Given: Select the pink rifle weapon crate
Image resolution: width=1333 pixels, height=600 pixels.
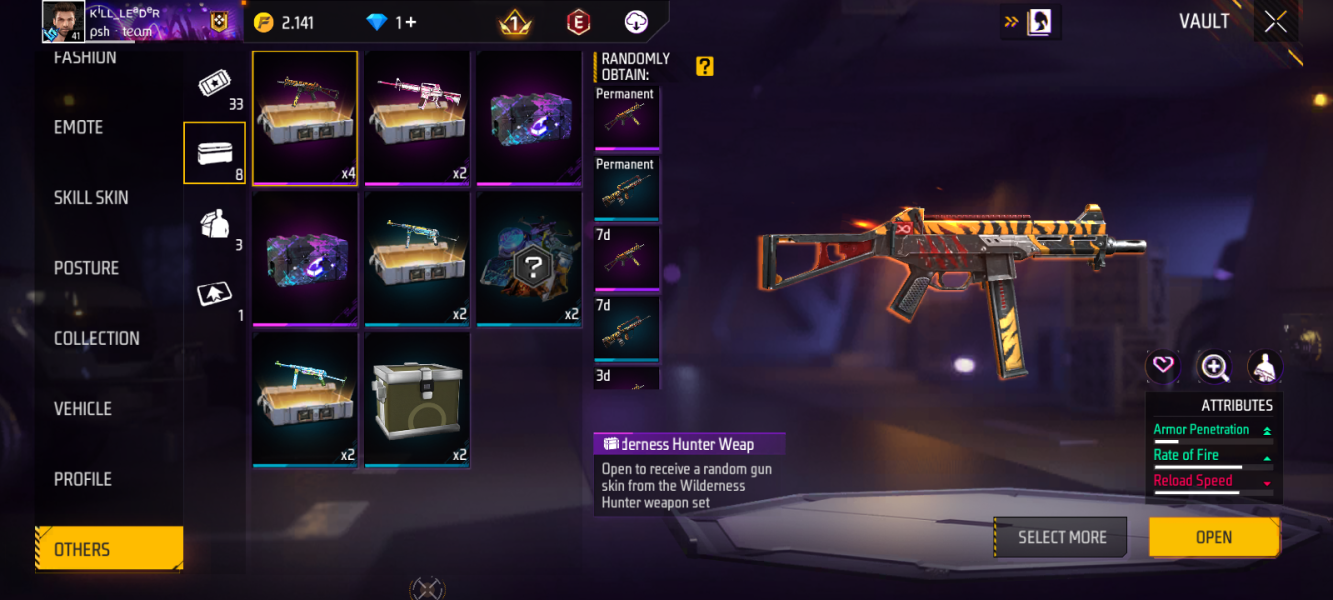Looking at the screenshot, I should [417, 117].
